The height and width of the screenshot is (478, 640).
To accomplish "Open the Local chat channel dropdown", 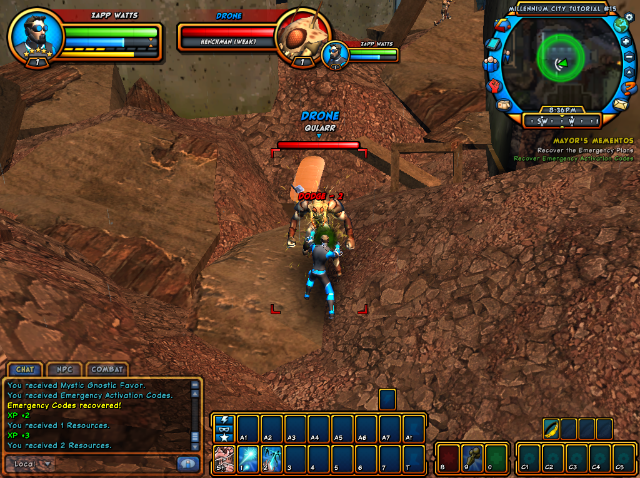I will pyautogui.click(x=30, y=464).
